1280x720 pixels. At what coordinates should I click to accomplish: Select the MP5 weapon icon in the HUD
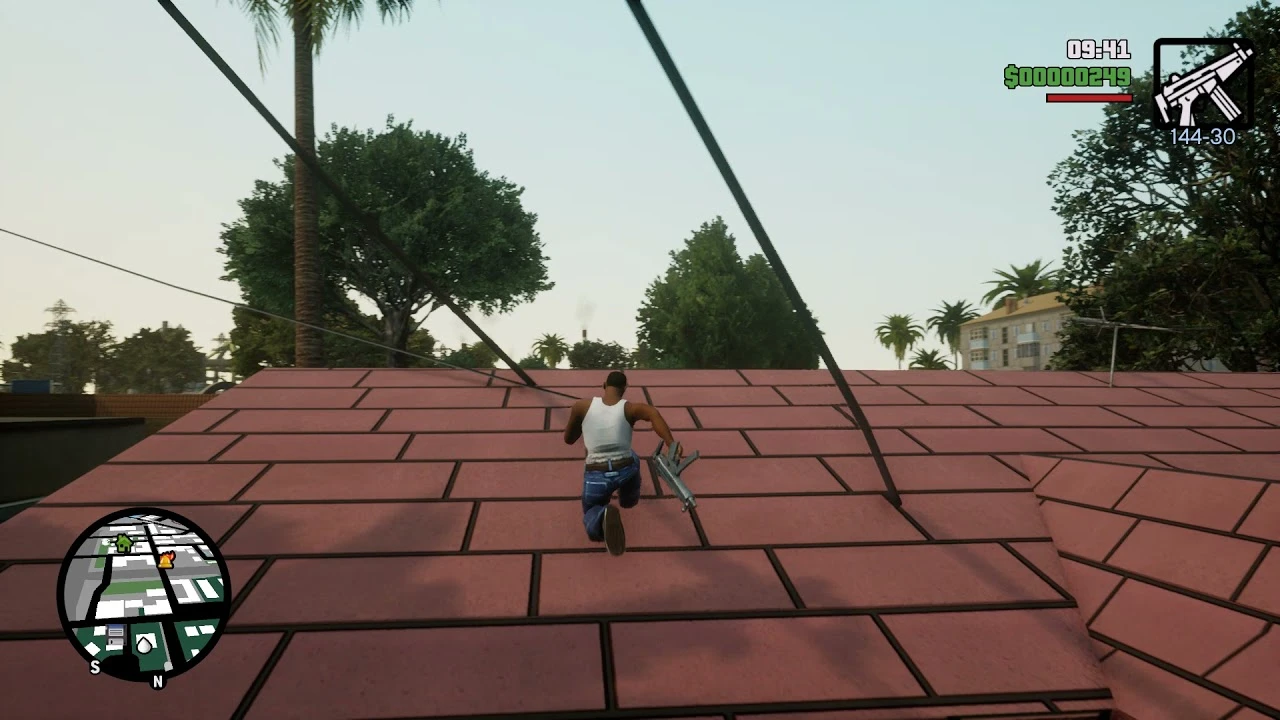coord(1203,85)
